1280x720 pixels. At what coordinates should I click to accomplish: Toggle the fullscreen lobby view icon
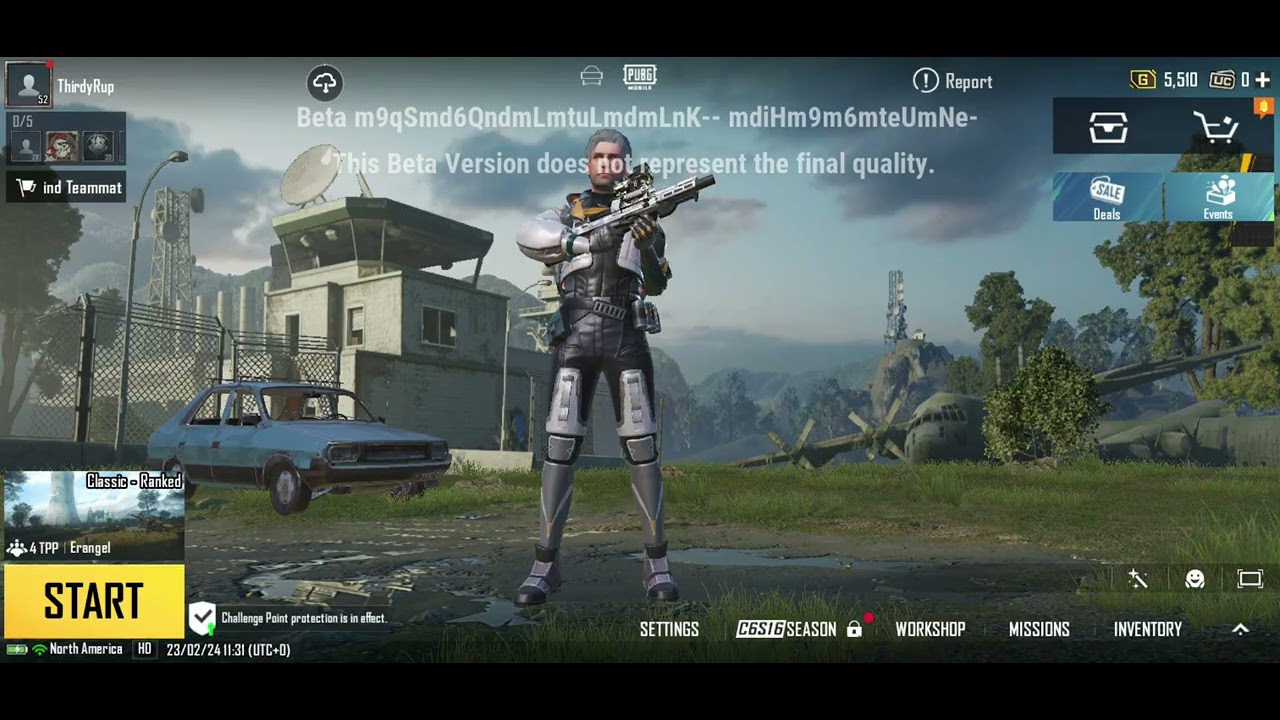1250,579
